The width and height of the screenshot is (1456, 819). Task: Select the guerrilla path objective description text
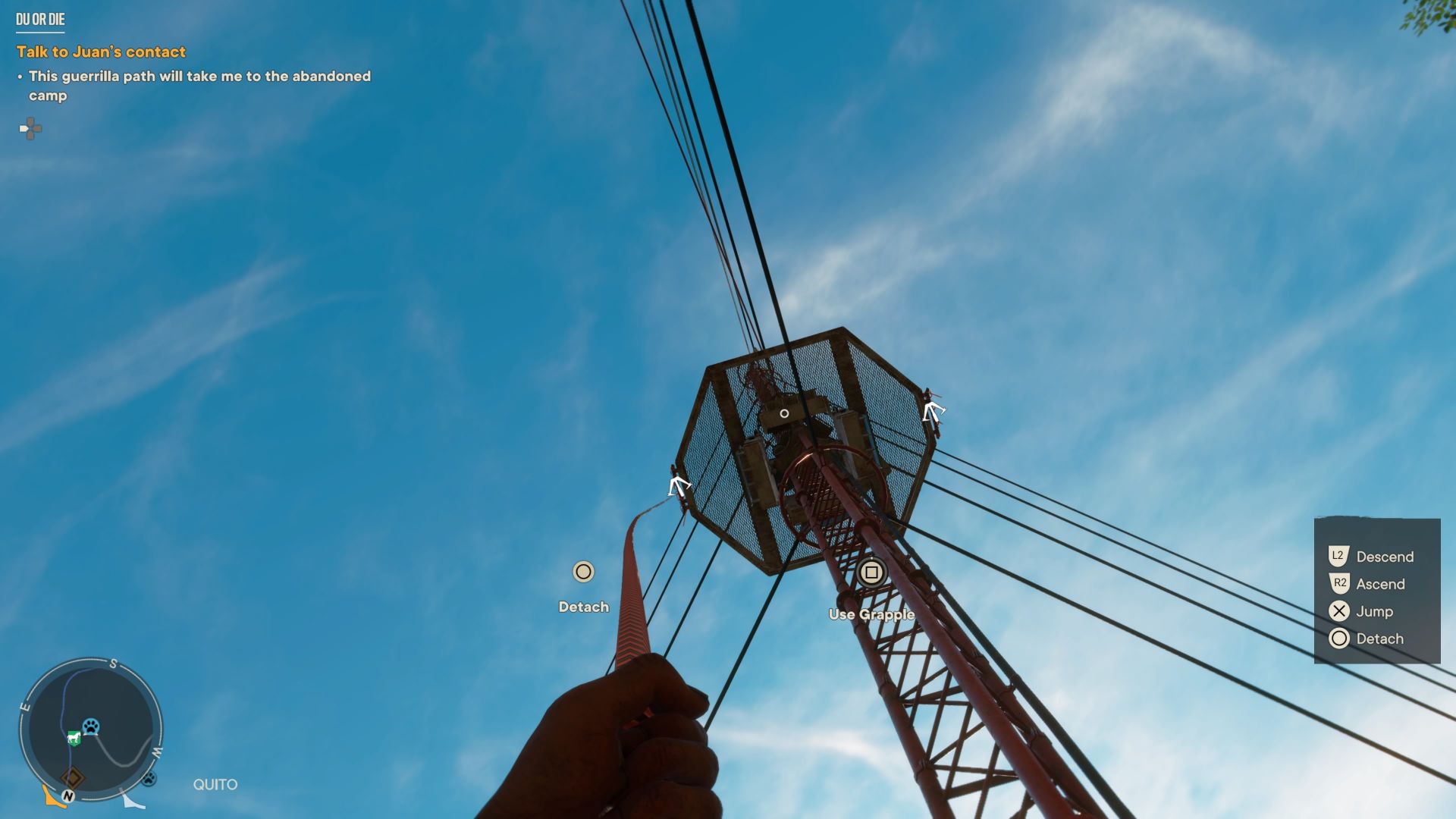coord(199,86)
